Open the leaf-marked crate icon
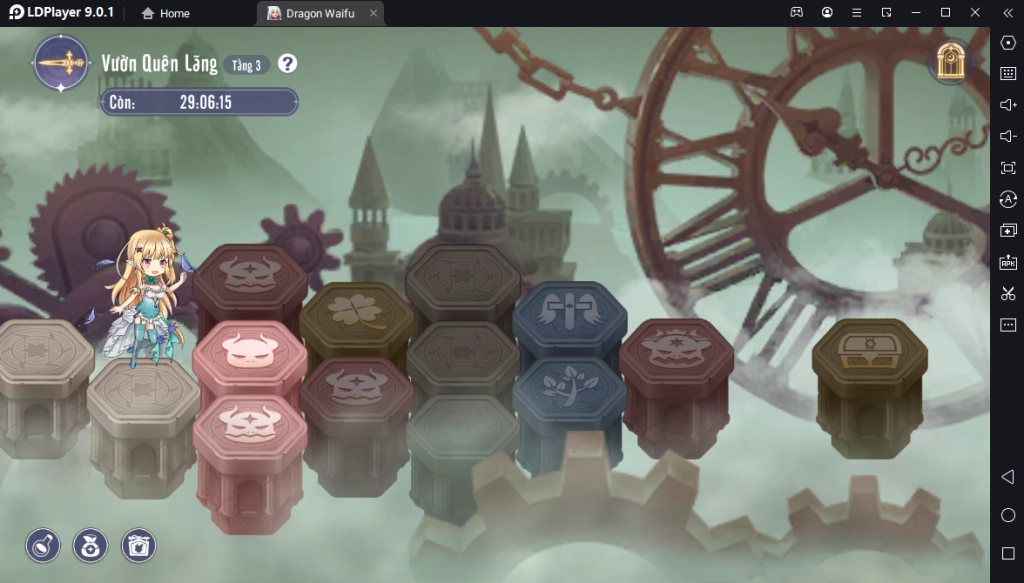Image resolution: width=1024 pixels, height=583 pixels. 138,545
